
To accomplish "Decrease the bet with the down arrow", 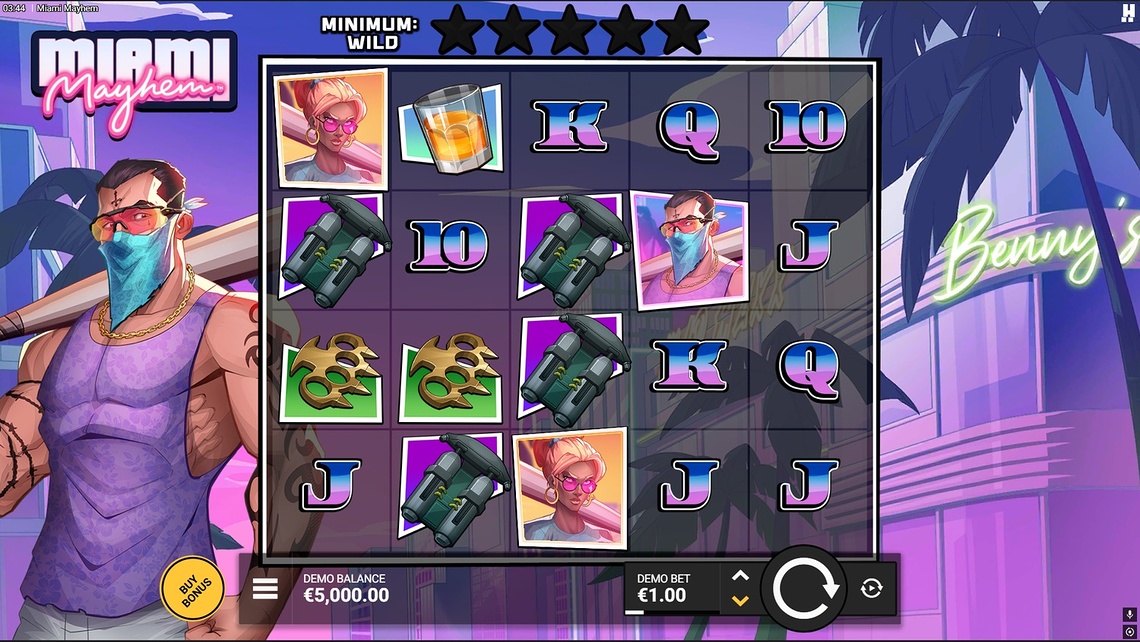I will pyautogui.click(x=740, y=600).
